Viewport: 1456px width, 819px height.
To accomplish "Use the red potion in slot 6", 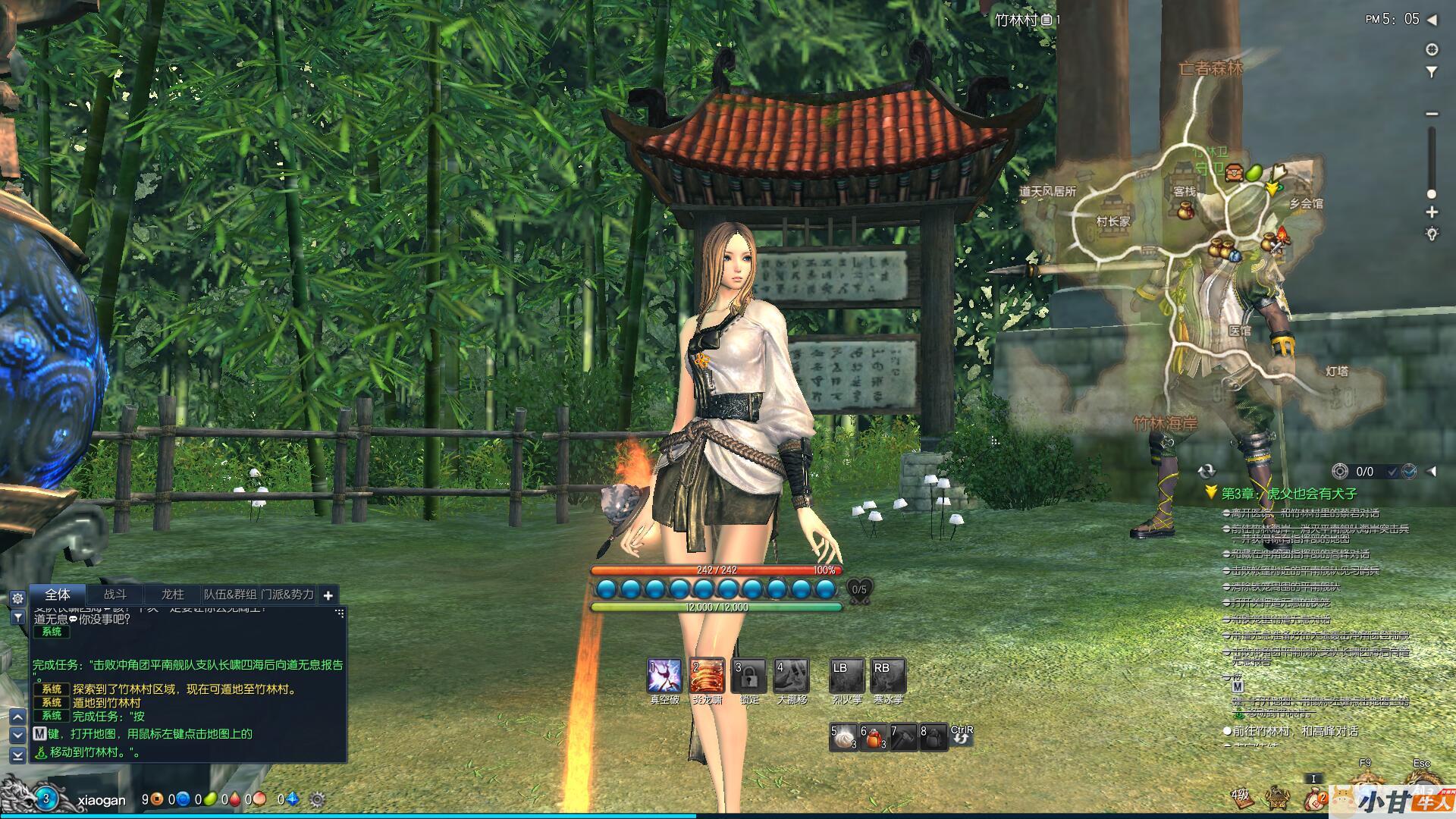I will [874, 737].
